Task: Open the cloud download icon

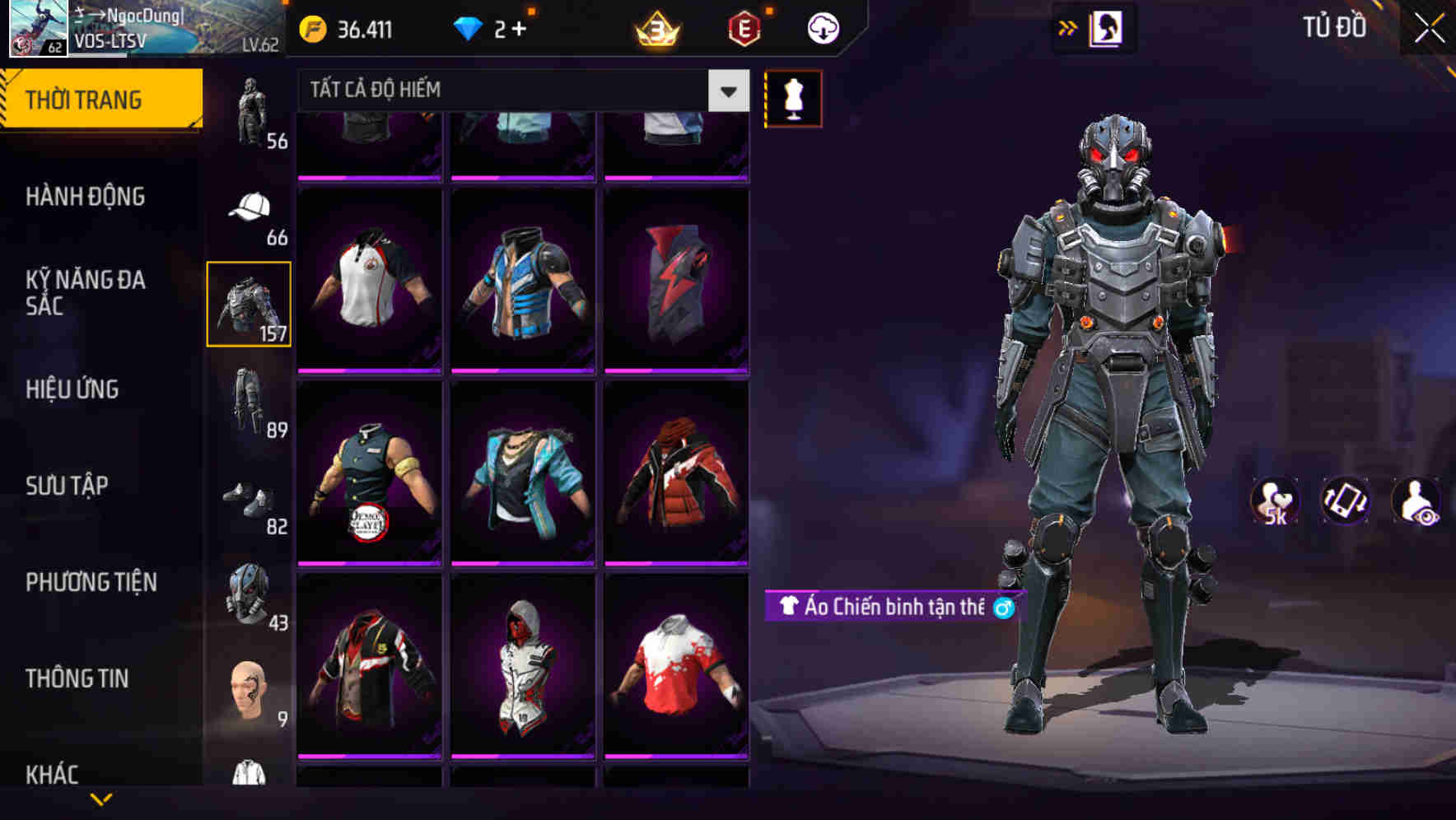Action: [820, 27]
